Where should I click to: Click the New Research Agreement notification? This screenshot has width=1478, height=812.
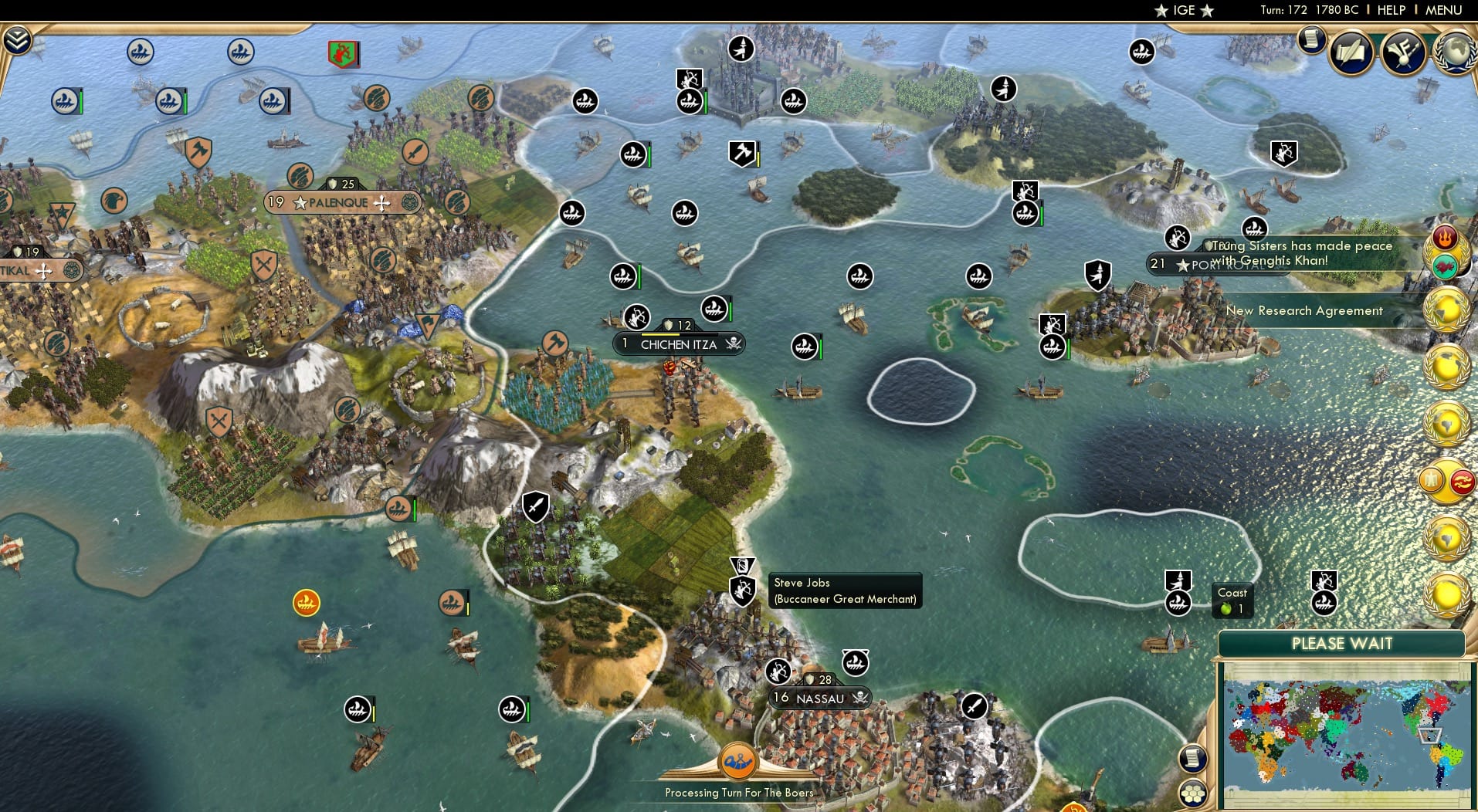(1306, 310)
